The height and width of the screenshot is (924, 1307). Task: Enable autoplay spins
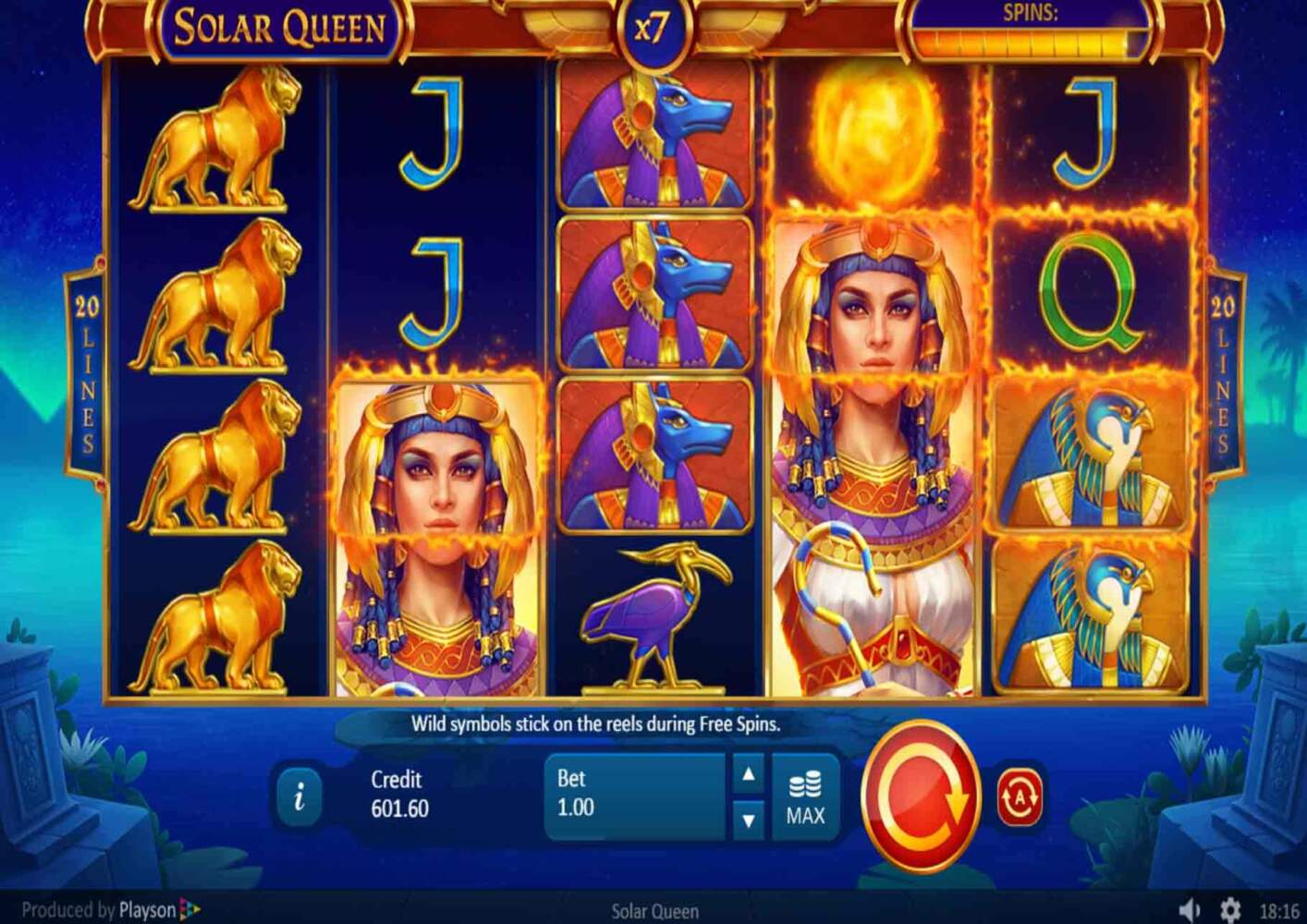(x=1020, y=796)
